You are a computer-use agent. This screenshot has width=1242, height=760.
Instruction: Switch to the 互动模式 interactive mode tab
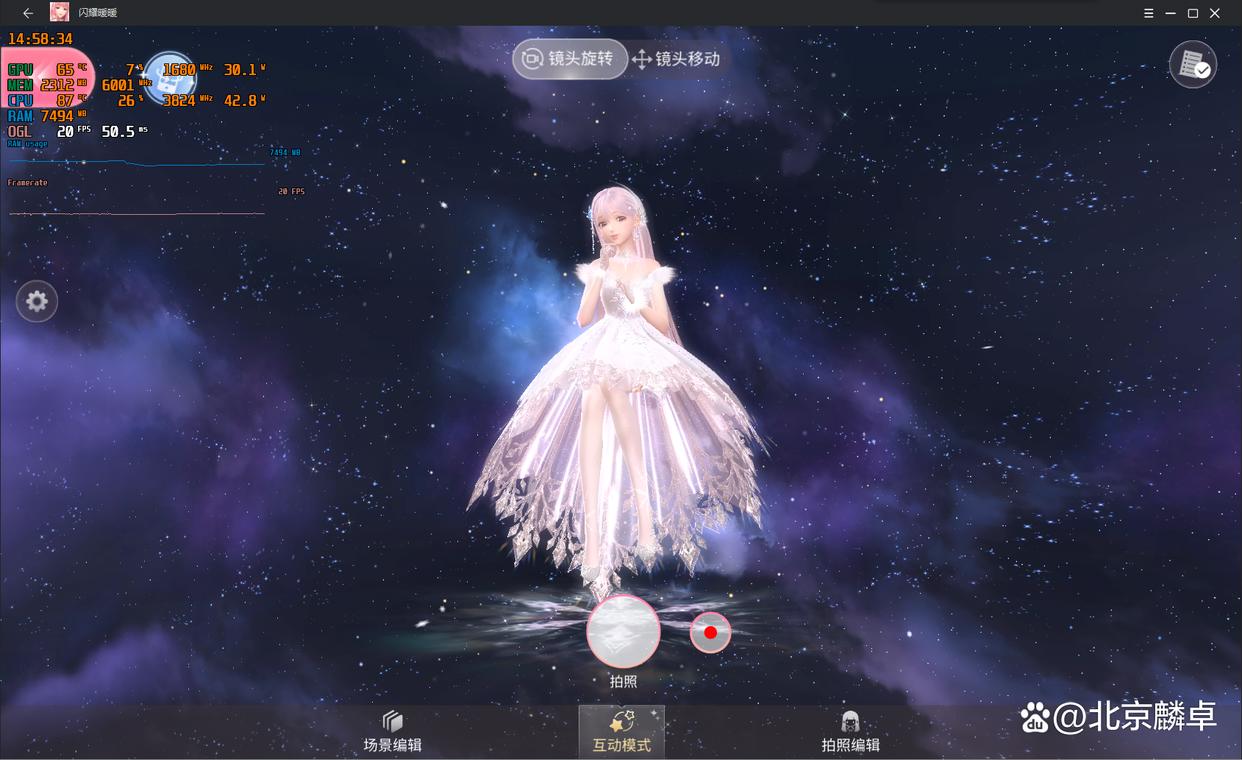click(622, 732)
